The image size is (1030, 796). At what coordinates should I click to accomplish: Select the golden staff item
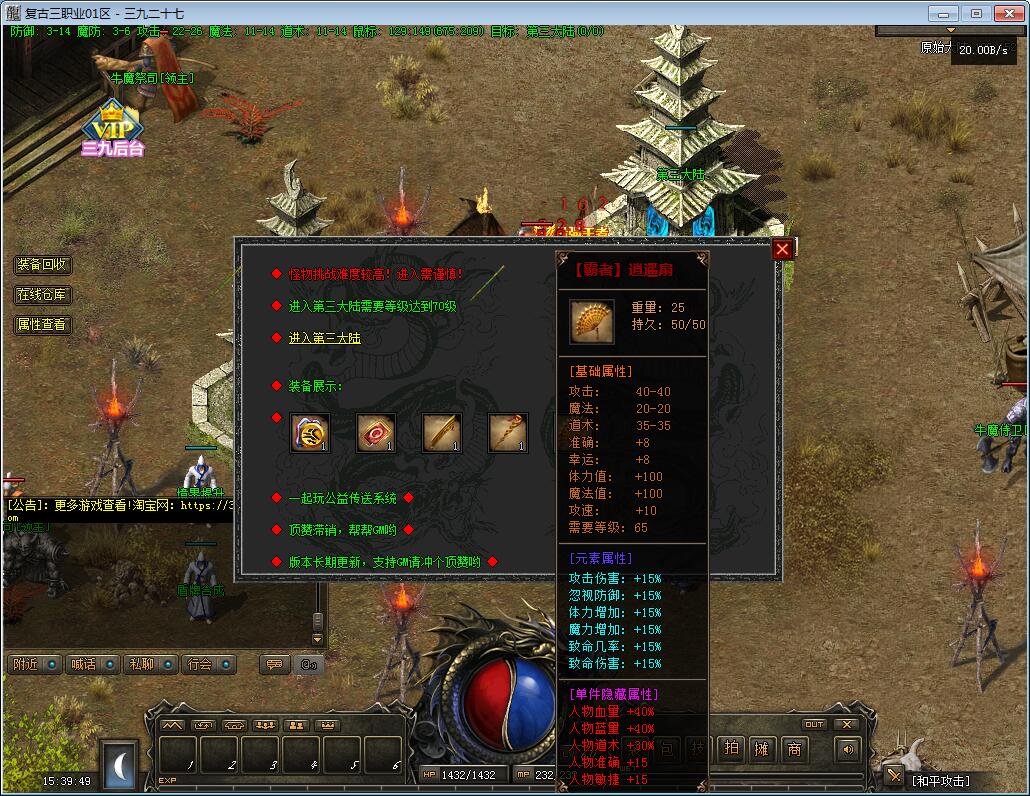(x=508, y=433)
